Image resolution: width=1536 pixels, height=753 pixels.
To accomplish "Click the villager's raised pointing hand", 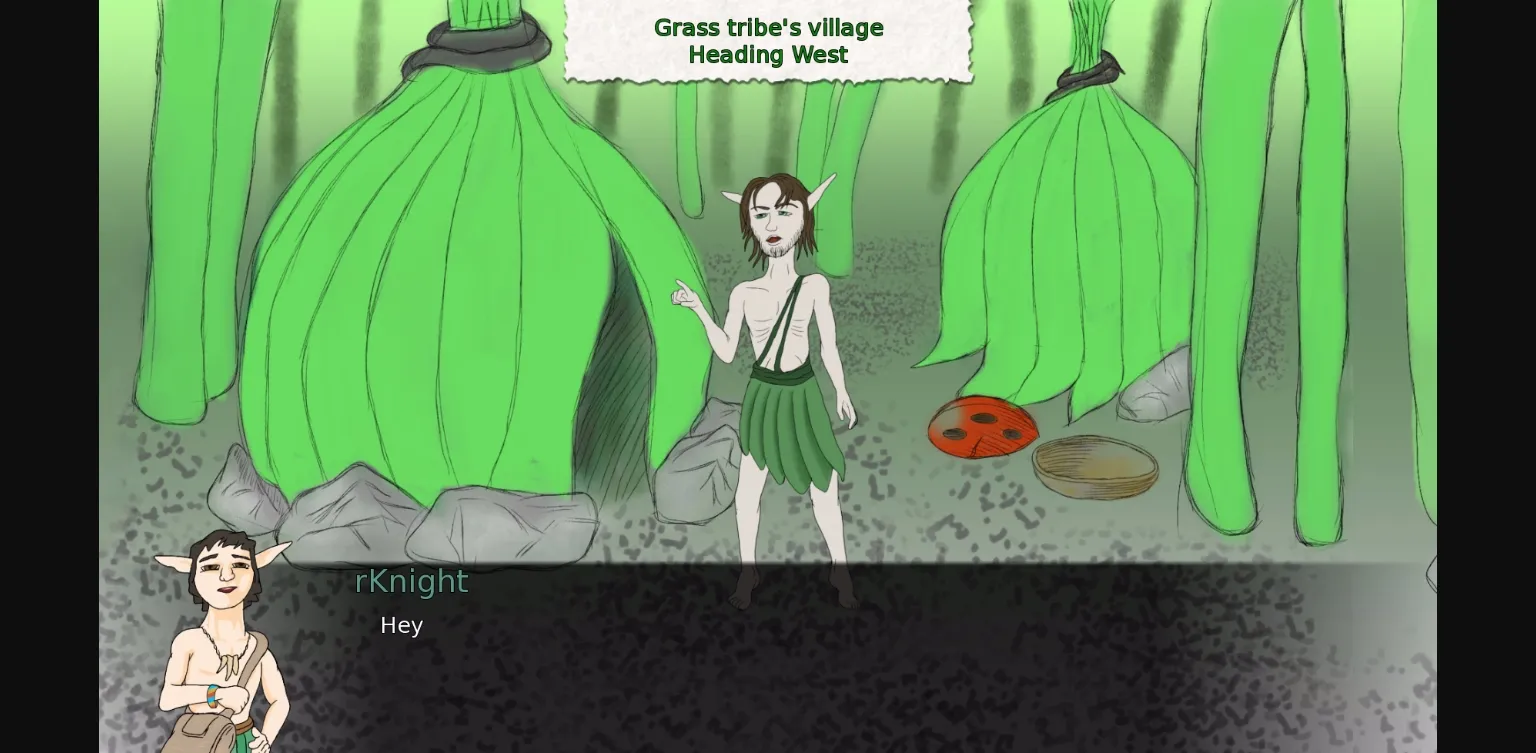I will click(685, 295).
